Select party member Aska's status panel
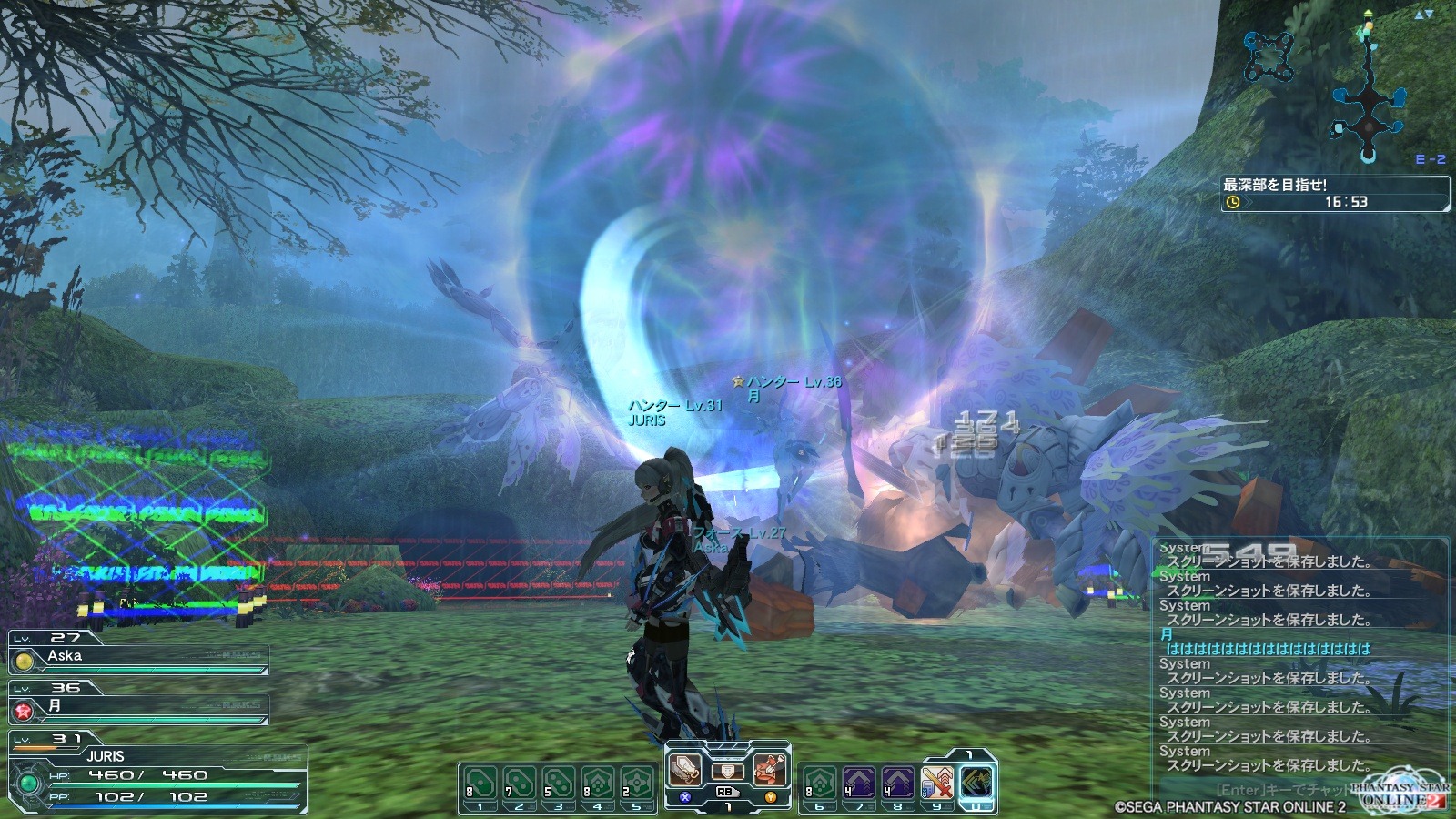 (138, 657)
